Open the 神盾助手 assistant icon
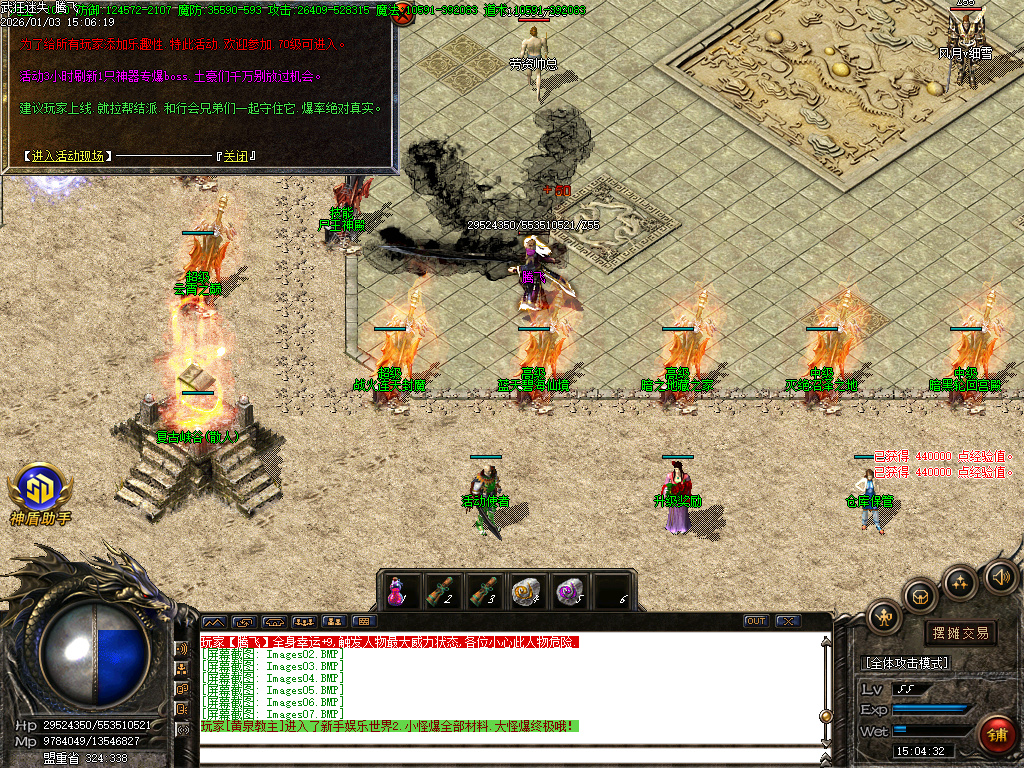The width and height of the screenshot is (1024, 768). coord(40,491)
